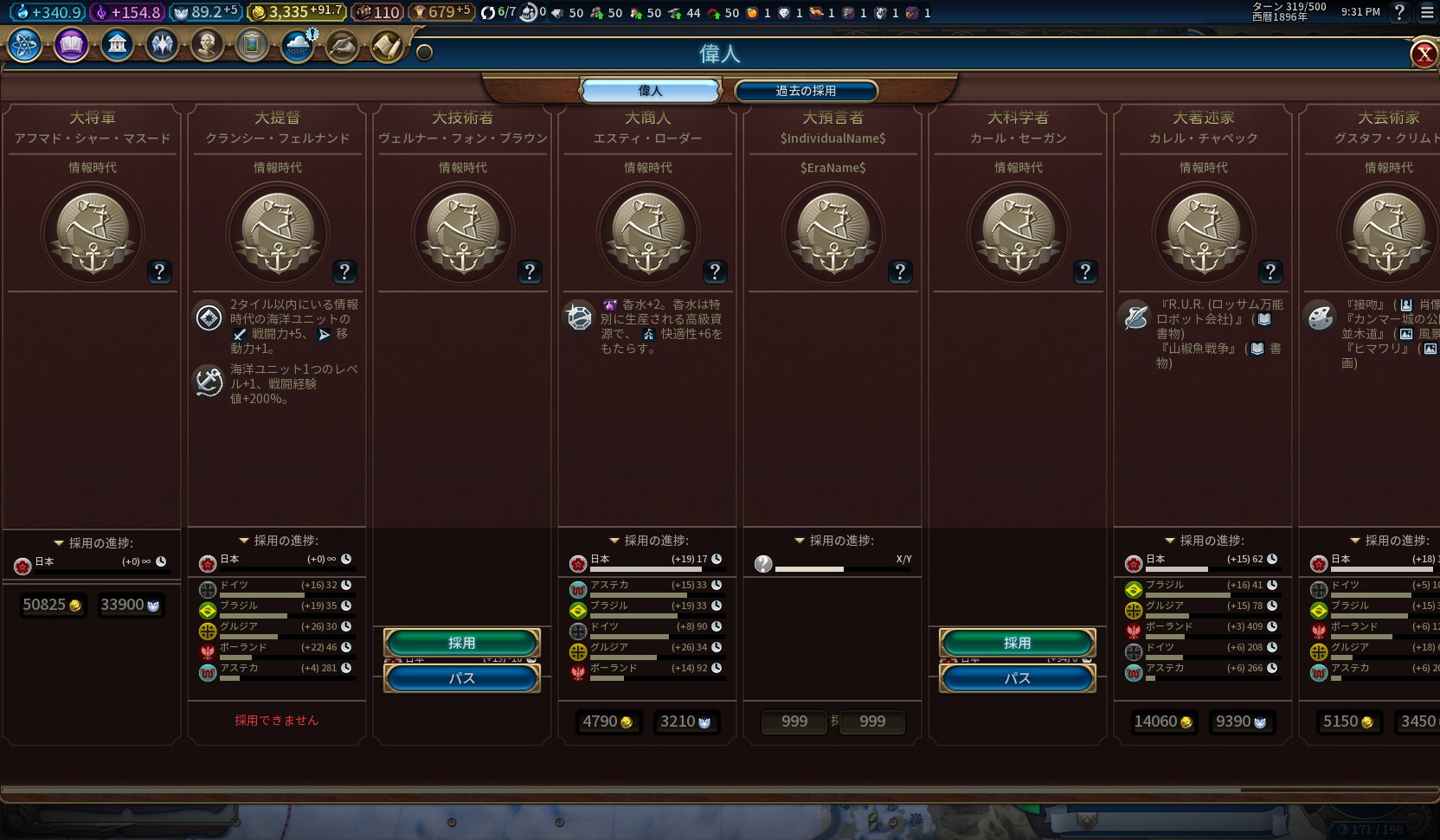The image size is (1440, 840).
Task: Recruit the Great Engineer with 採用
Action: point(461,643)
